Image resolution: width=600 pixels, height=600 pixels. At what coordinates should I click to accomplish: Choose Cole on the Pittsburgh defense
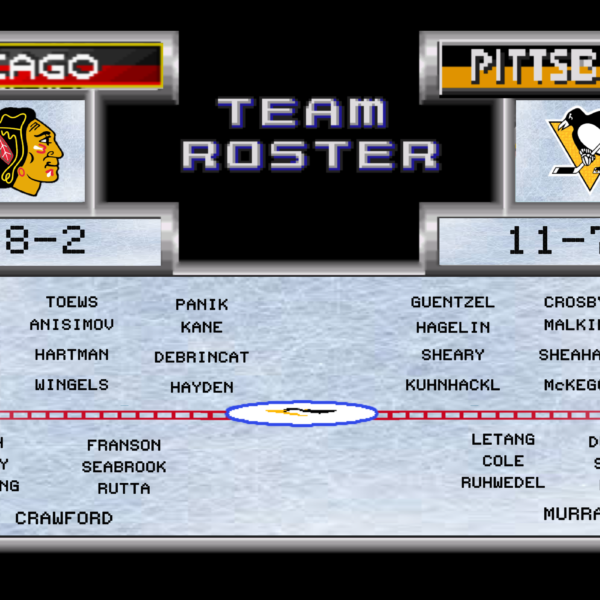click(503, 461)
